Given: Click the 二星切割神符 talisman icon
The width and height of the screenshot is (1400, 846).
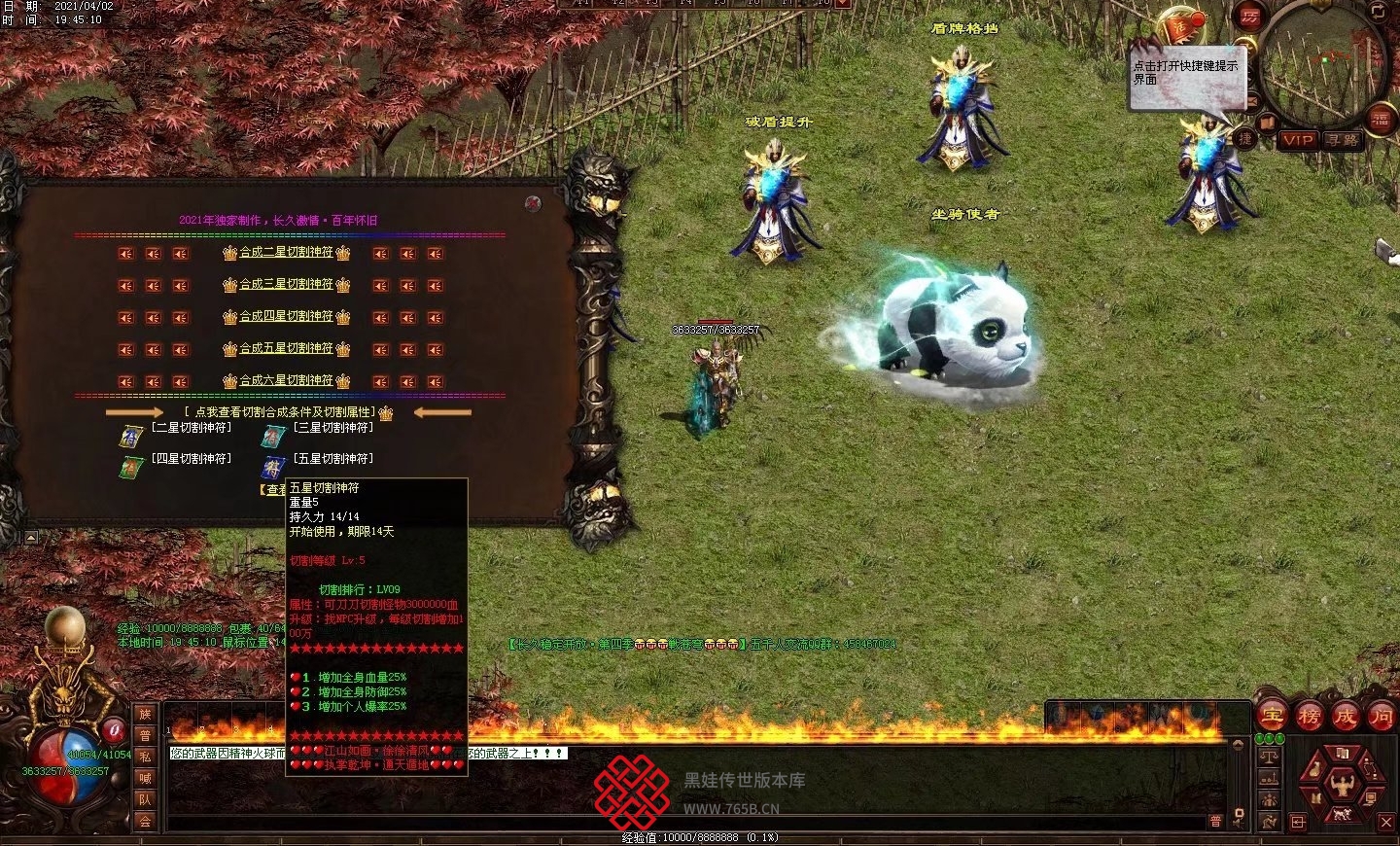Looking at the screenshot, I should 131,436.
